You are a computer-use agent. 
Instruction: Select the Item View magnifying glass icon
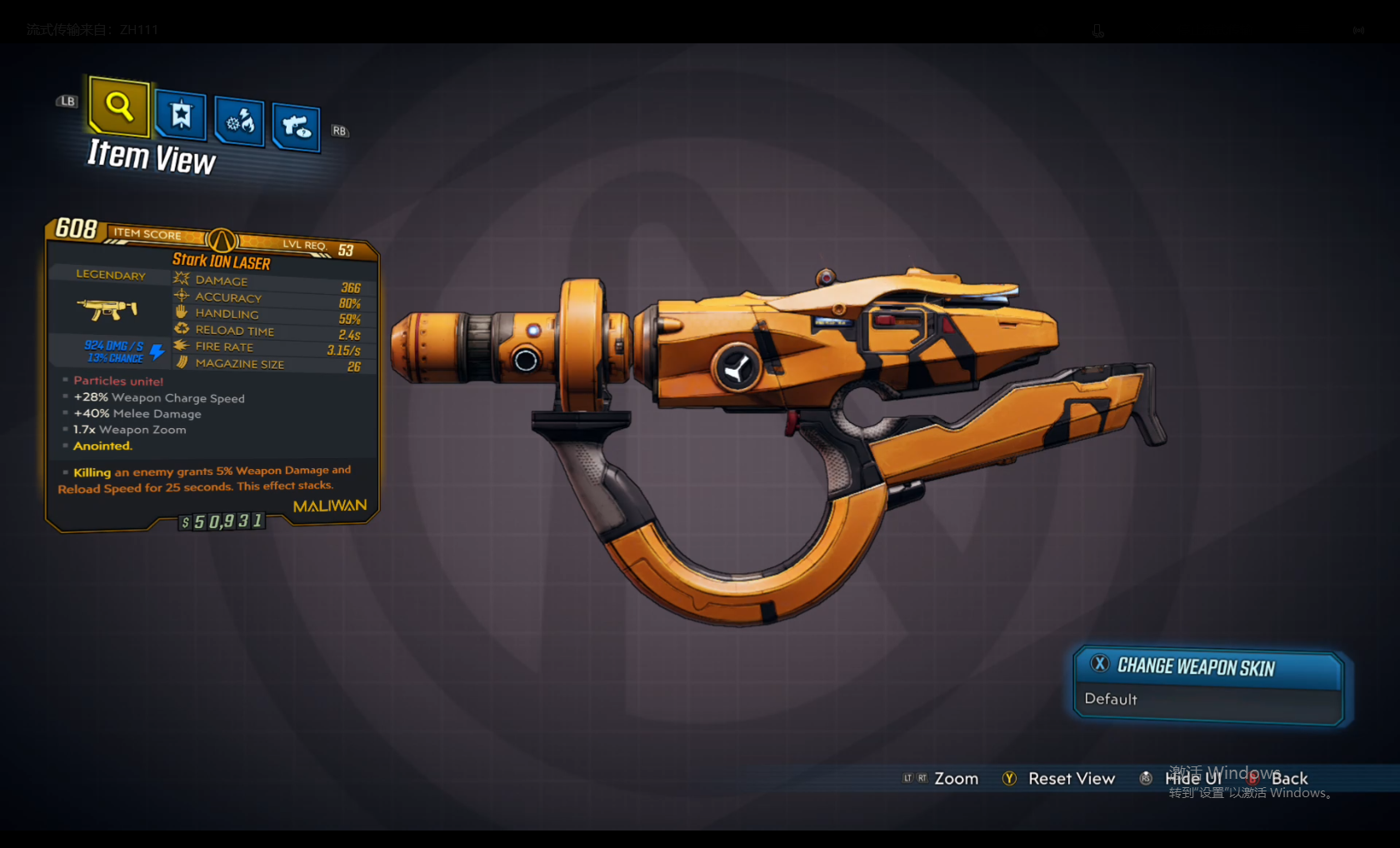click(x=117, y=107)
